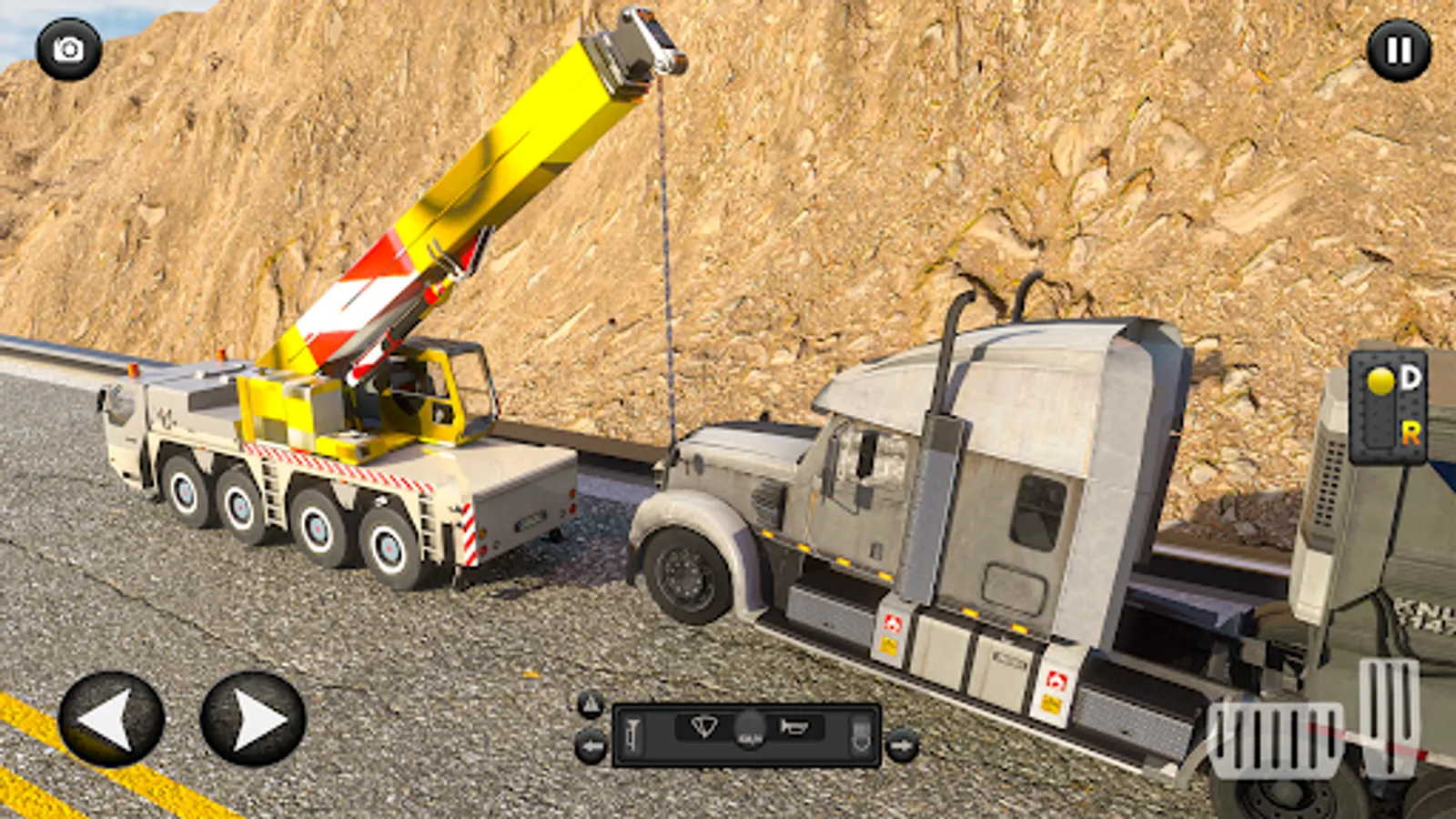Pause the game
Image resolution: width=1456 pixels, height=819 pixels.
1399,50
